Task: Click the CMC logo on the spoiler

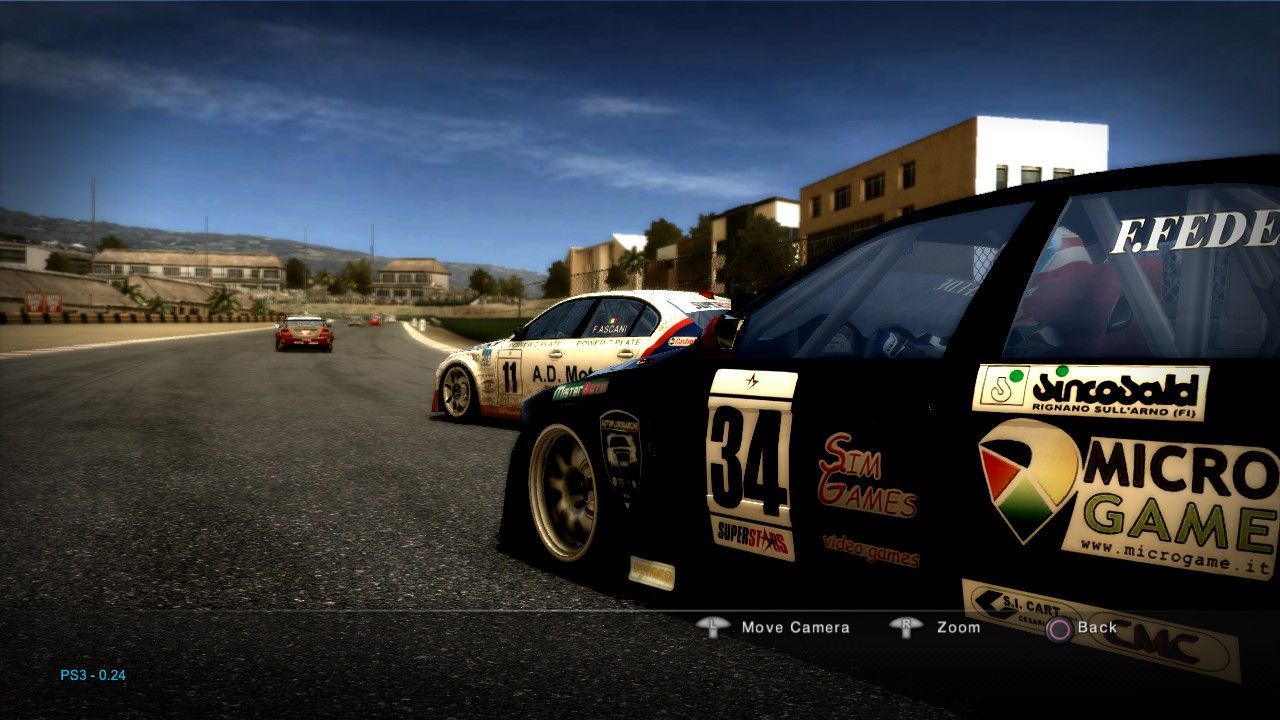Action: click(1155, 640)
